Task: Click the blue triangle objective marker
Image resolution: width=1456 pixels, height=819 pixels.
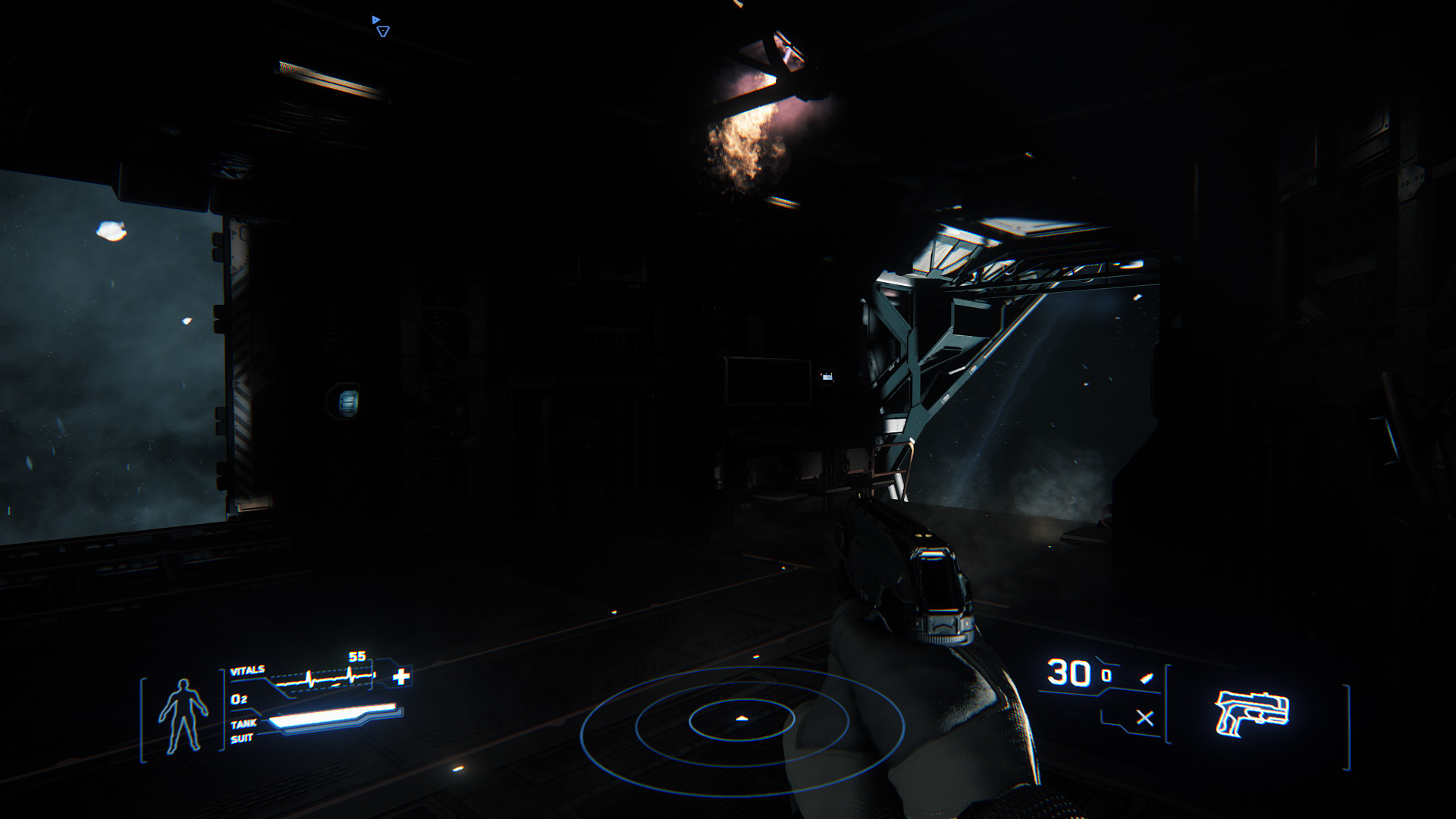Action: pos(382,30)
